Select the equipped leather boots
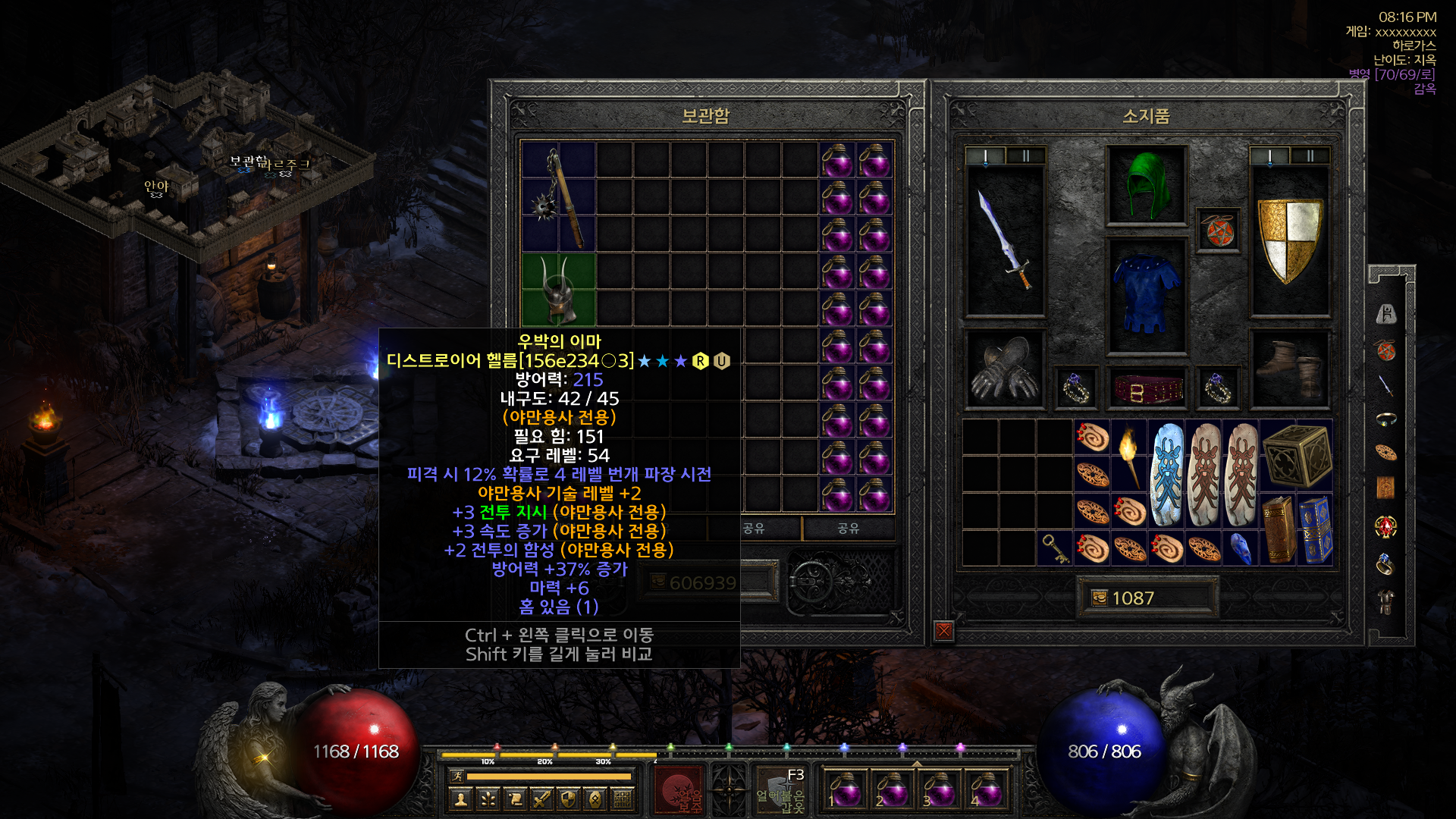 click(x=1289, y=369)
